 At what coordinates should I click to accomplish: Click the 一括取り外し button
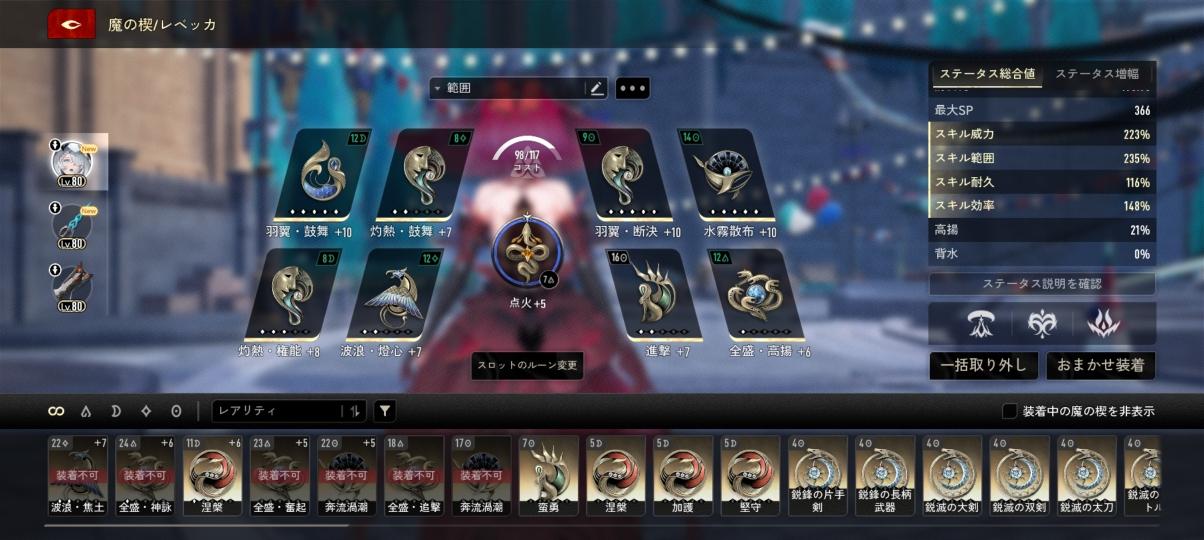click(x=982, y=365)
